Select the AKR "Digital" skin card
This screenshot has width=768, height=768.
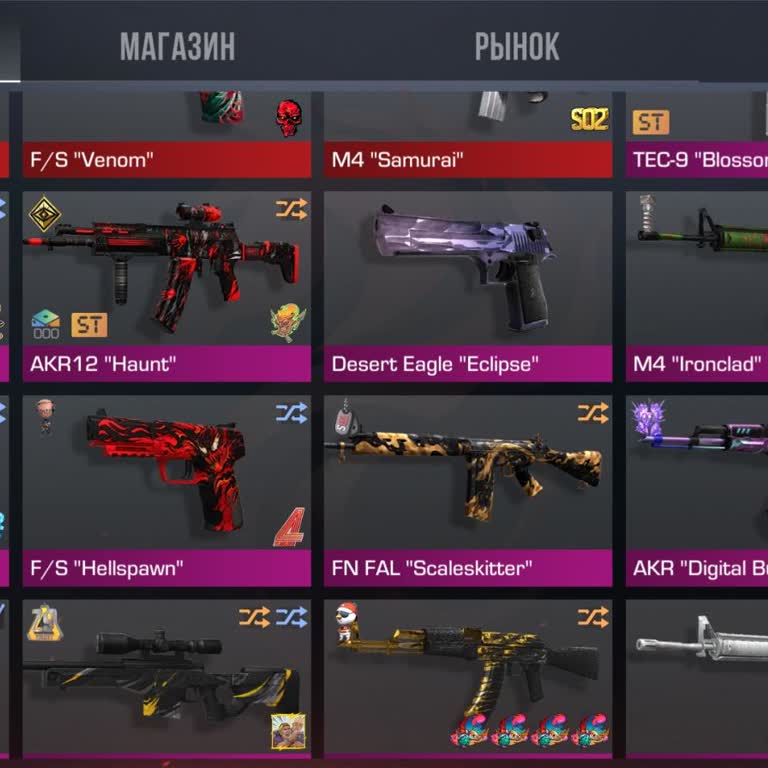click(697, 490)
